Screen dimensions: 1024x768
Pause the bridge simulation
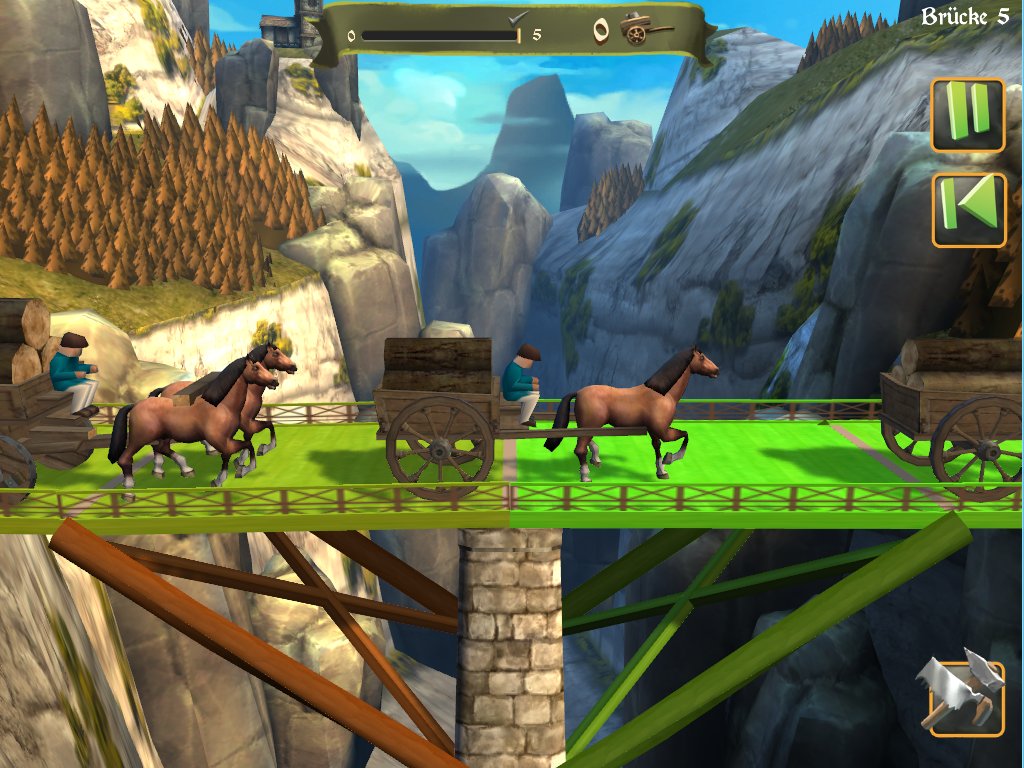coord(968,114)
